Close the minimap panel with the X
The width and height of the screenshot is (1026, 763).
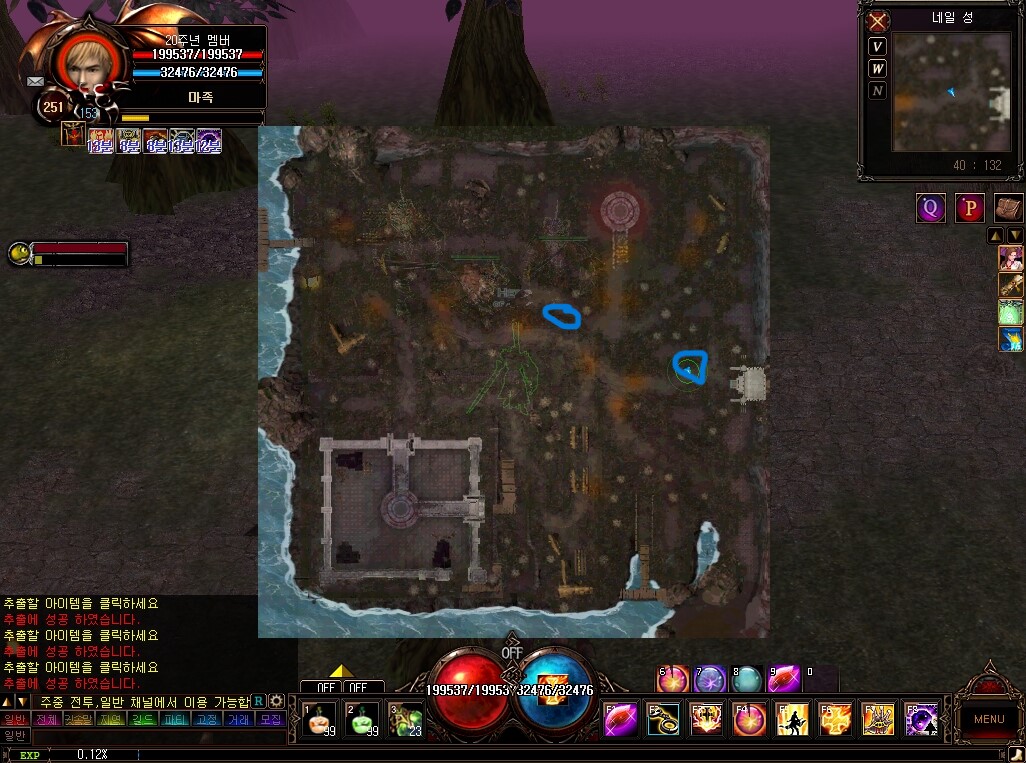(x=878, y=21)
